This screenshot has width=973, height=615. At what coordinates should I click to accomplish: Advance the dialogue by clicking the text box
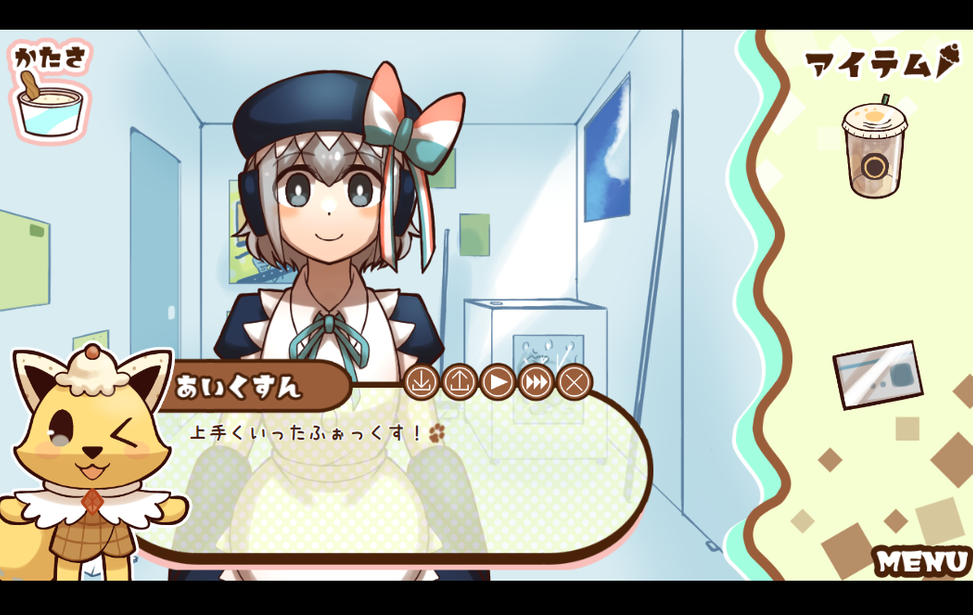tap(400, 480)
